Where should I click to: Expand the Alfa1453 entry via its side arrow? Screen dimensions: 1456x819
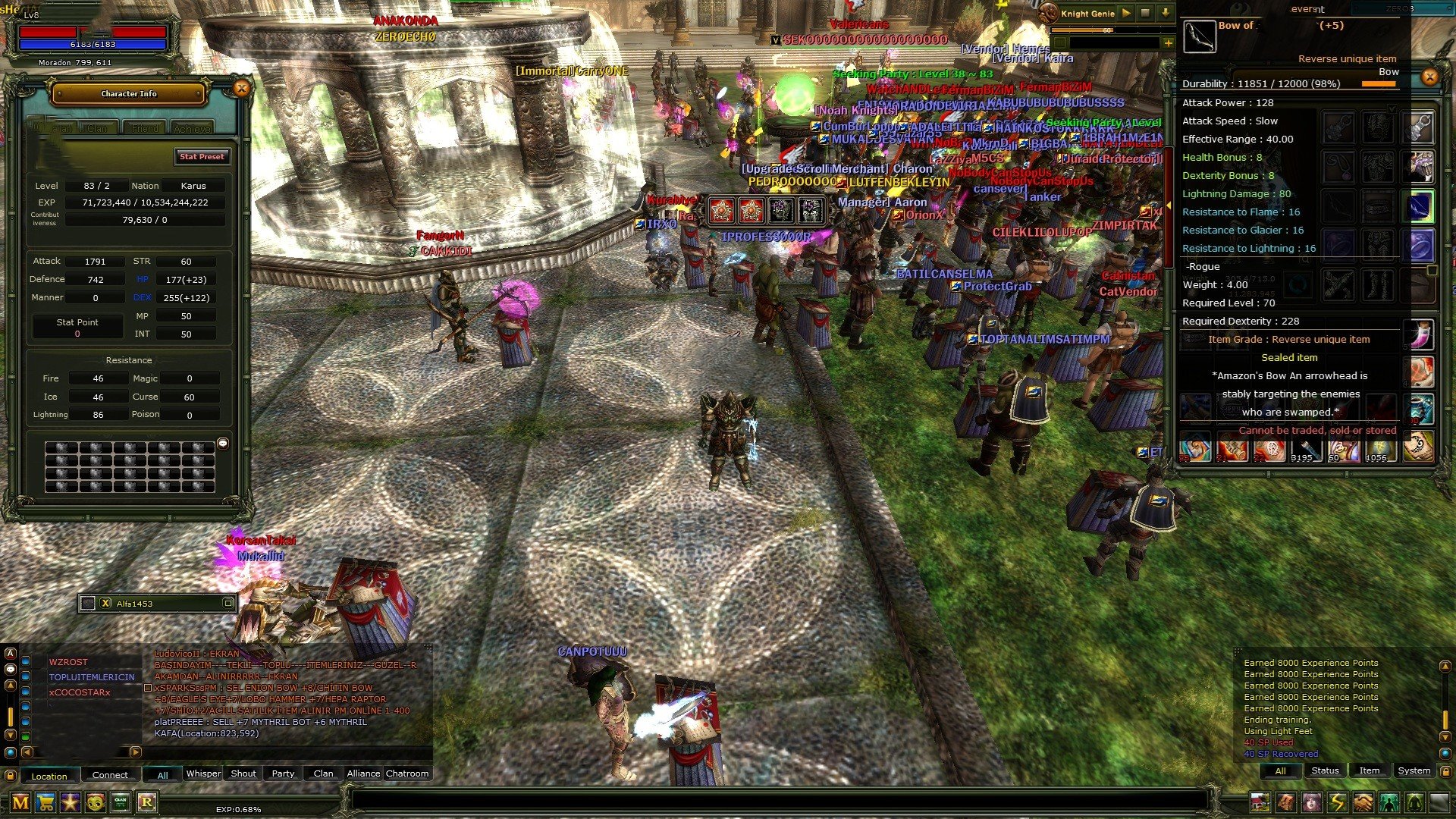point(228,603)
